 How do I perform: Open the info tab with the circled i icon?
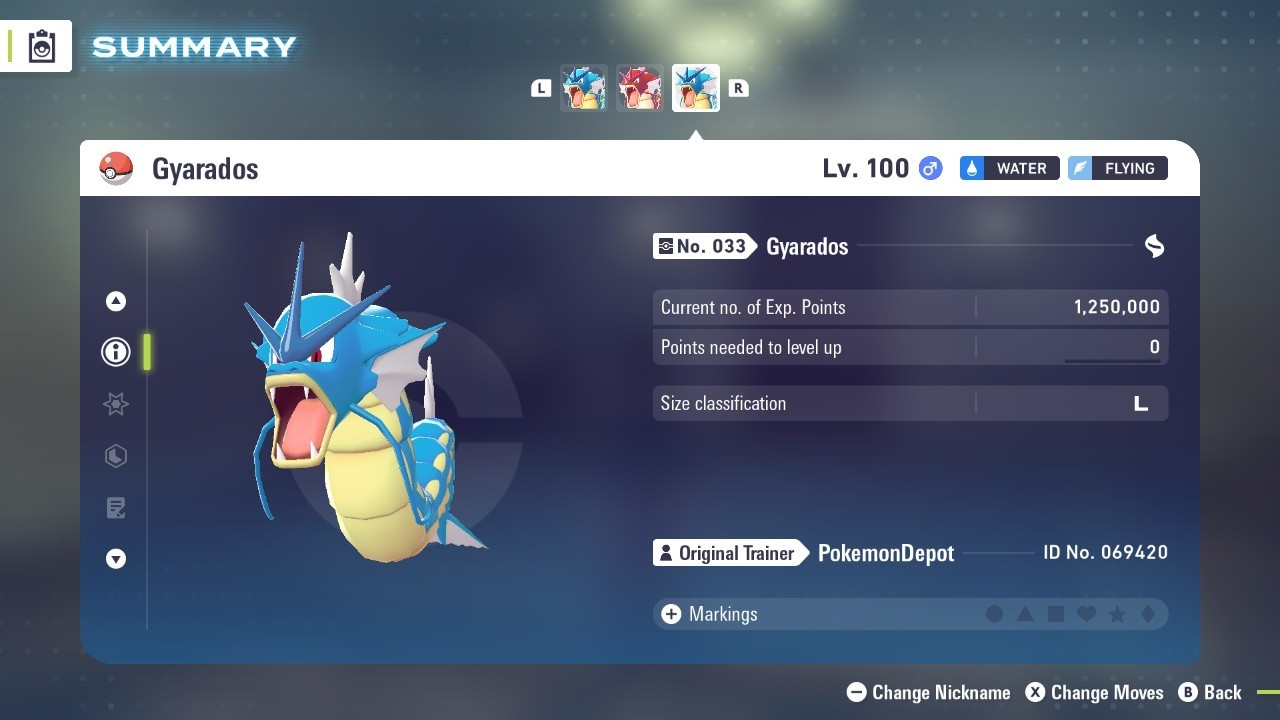click(116, 352)
